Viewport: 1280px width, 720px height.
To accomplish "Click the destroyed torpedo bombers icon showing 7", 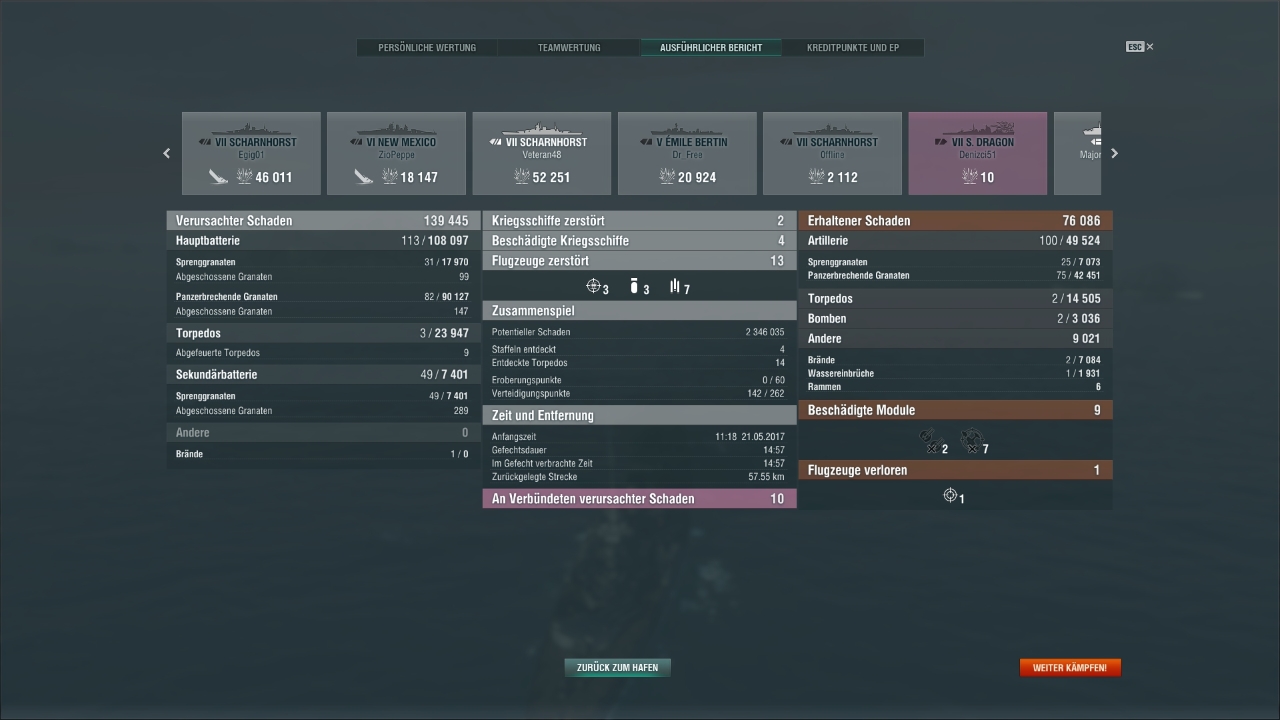I will 674,287.
